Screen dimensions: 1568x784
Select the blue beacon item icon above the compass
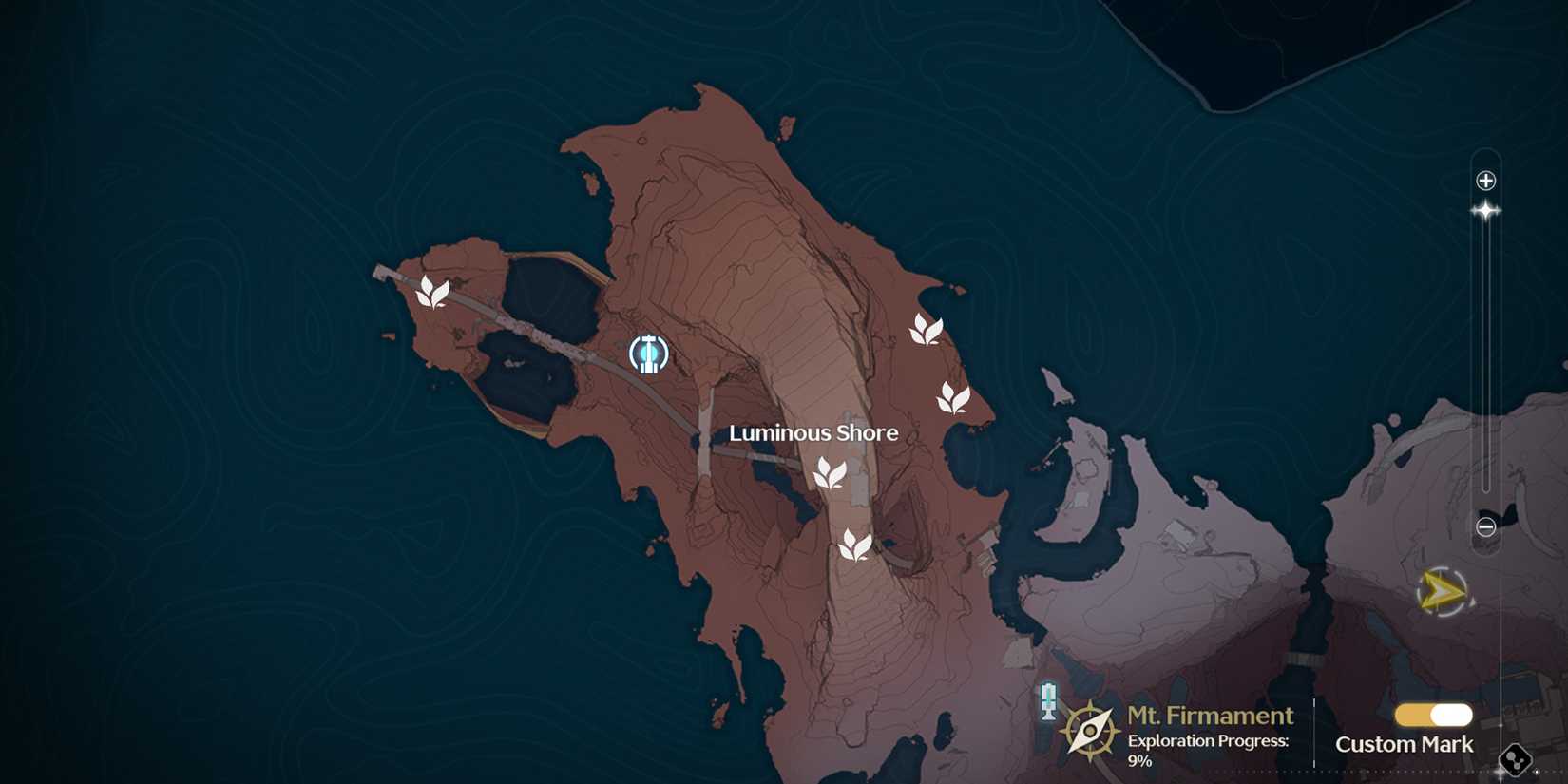click(1047, 700)
